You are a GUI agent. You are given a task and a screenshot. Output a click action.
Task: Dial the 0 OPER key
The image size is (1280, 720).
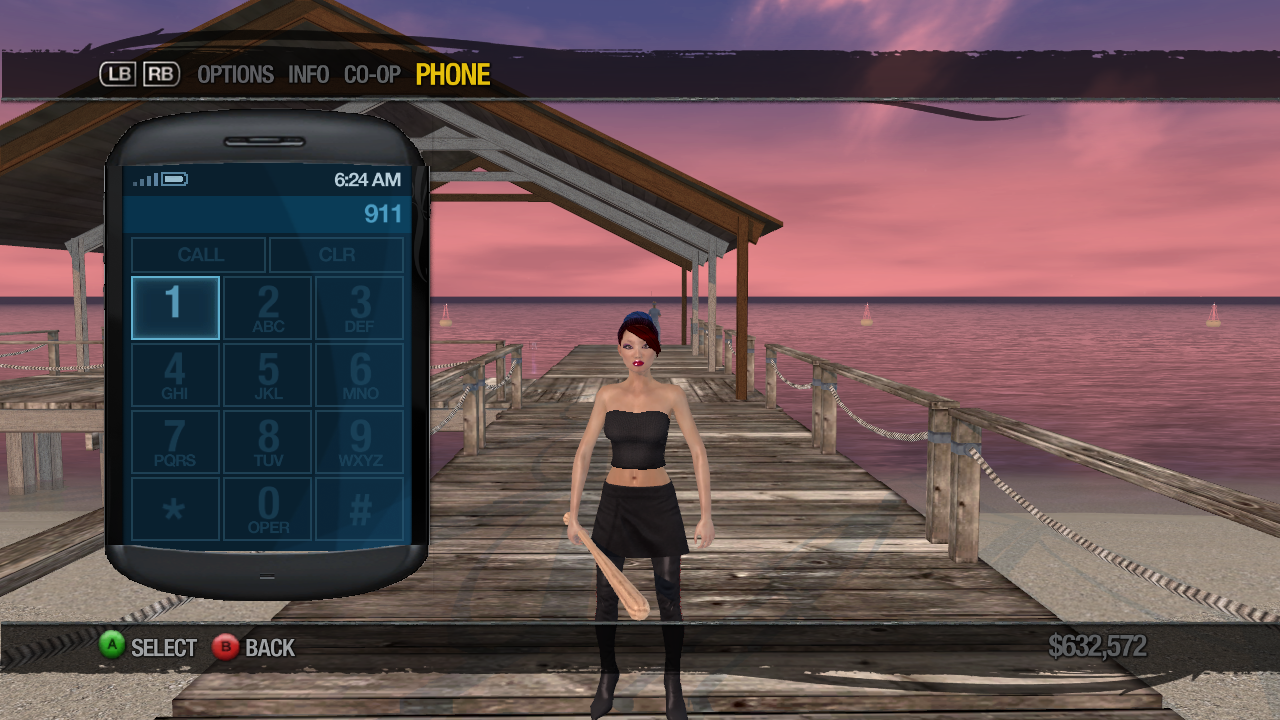tap(268, 509)
